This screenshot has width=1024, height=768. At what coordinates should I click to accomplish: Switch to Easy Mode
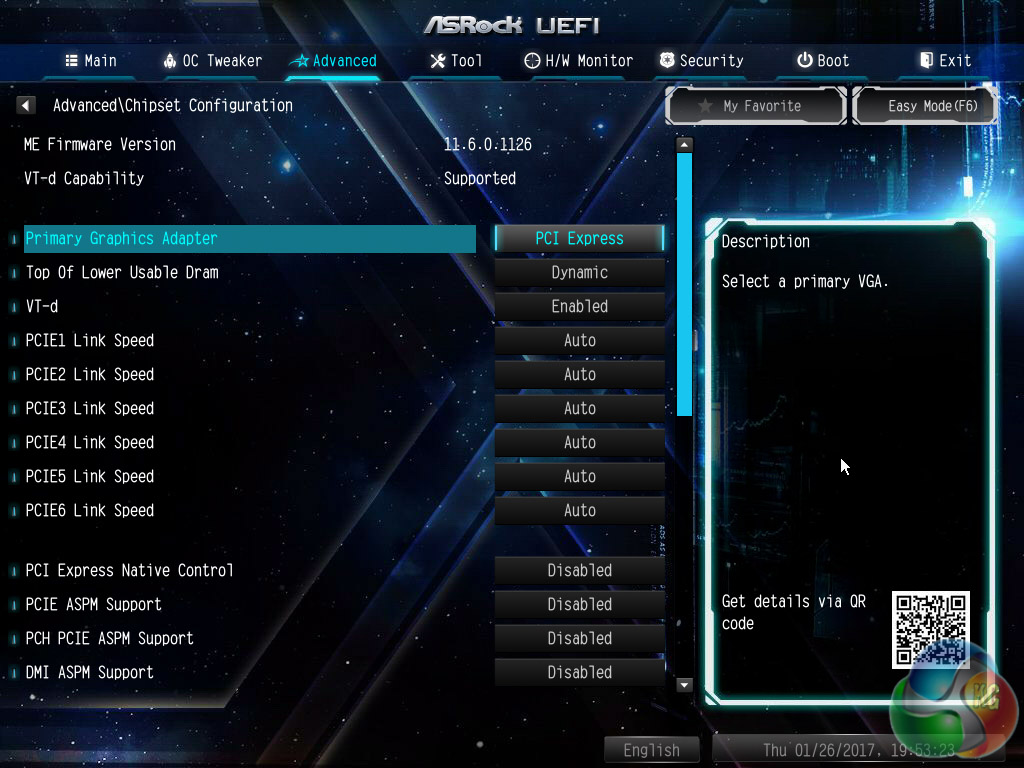click(x=925, y=106)
